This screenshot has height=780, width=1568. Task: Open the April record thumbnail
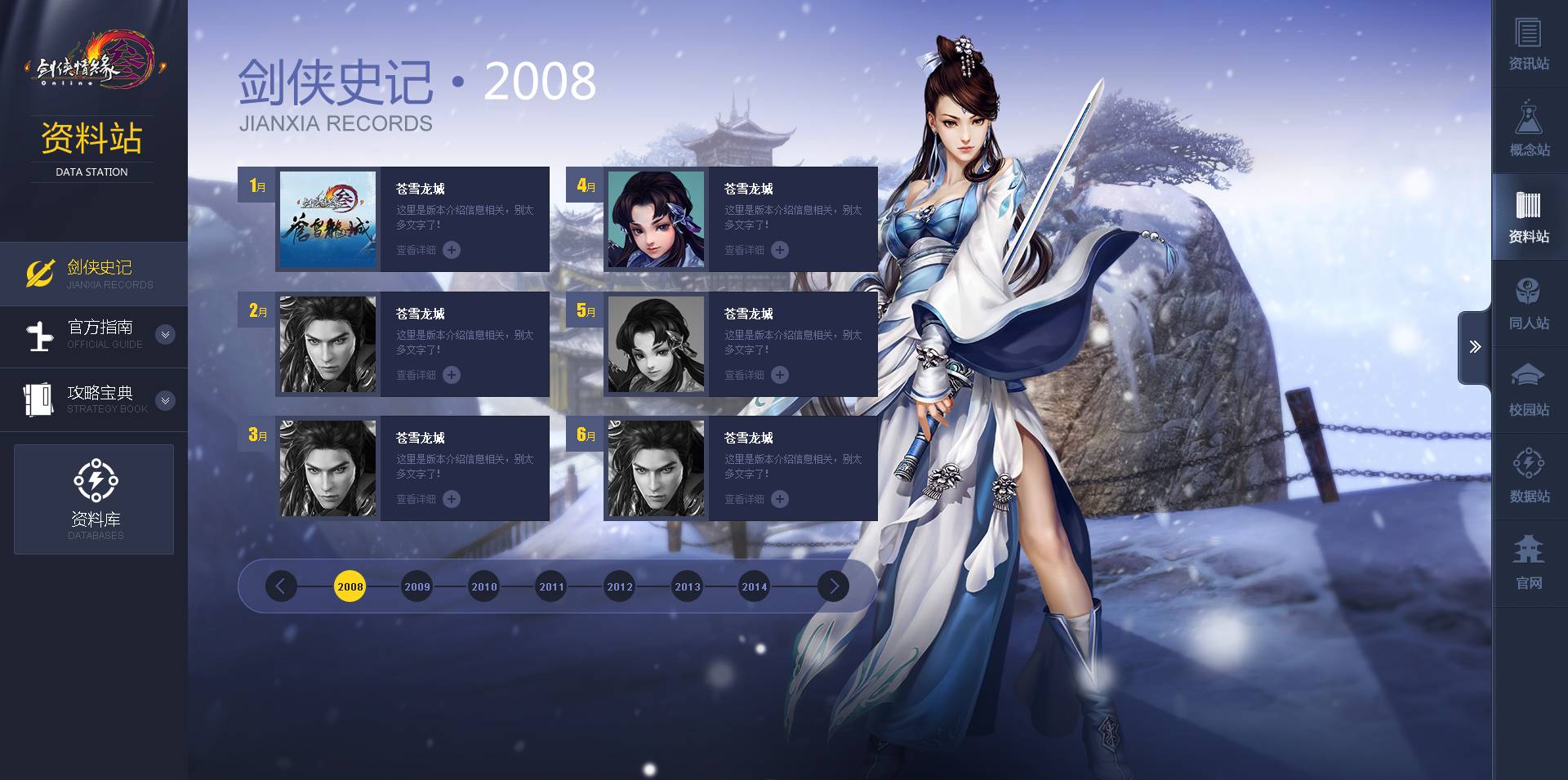pos(656,219)
